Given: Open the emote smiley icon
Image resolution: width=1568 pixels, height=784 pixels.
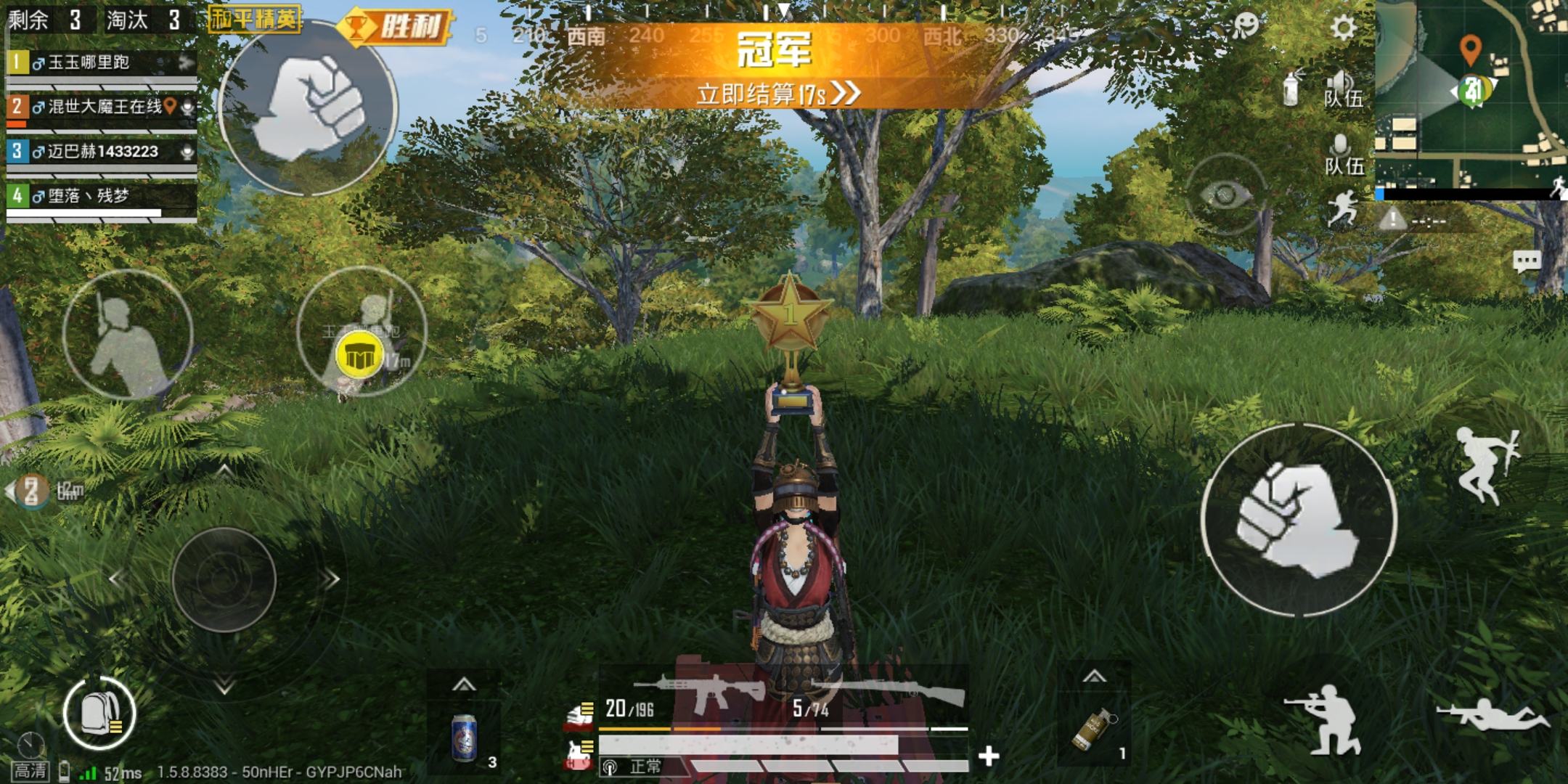Looking at the screenshot, I should (1244, 26).
